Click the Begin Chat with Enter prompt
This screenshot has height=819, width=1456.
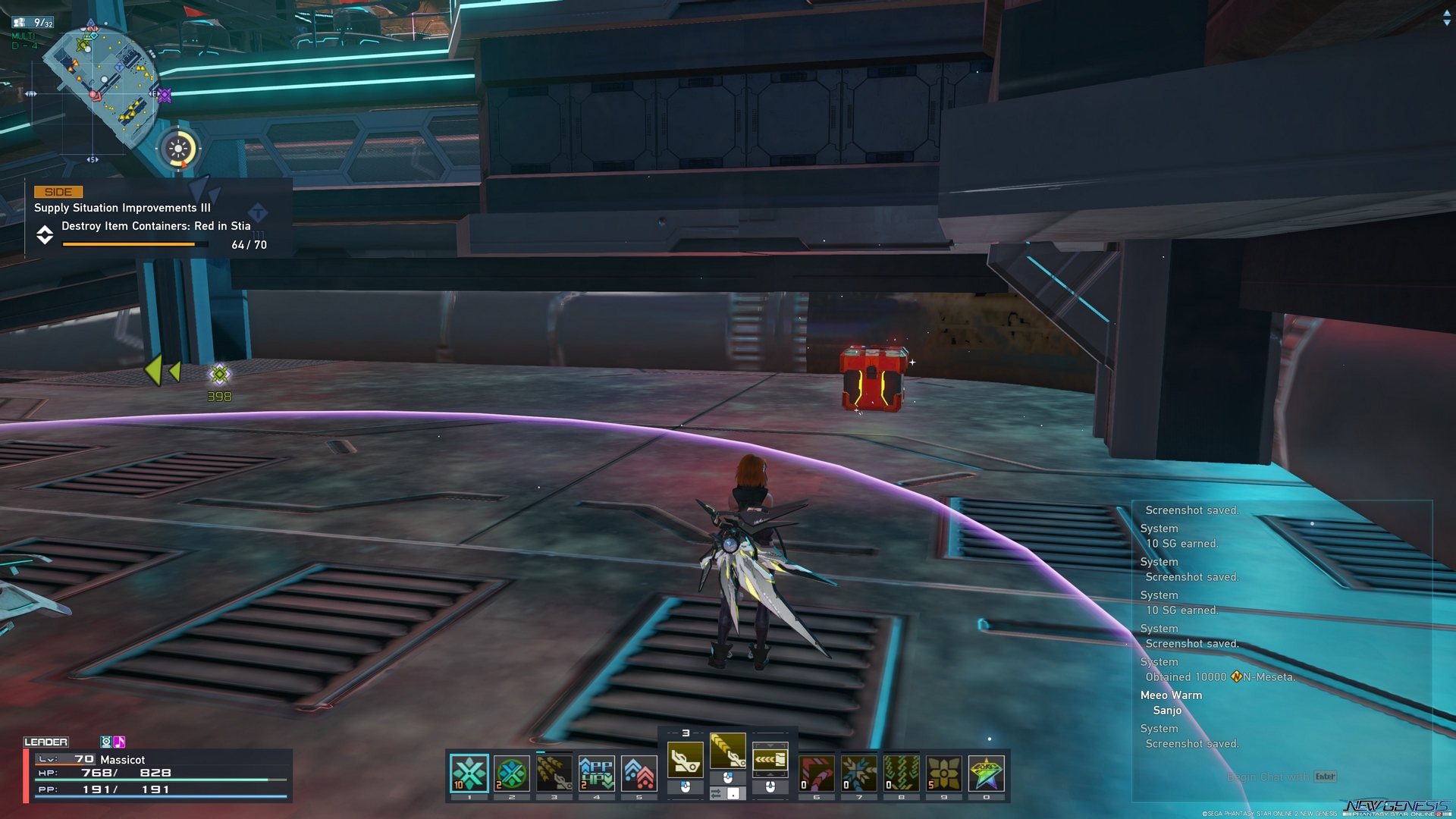[x=1282, y=777]
